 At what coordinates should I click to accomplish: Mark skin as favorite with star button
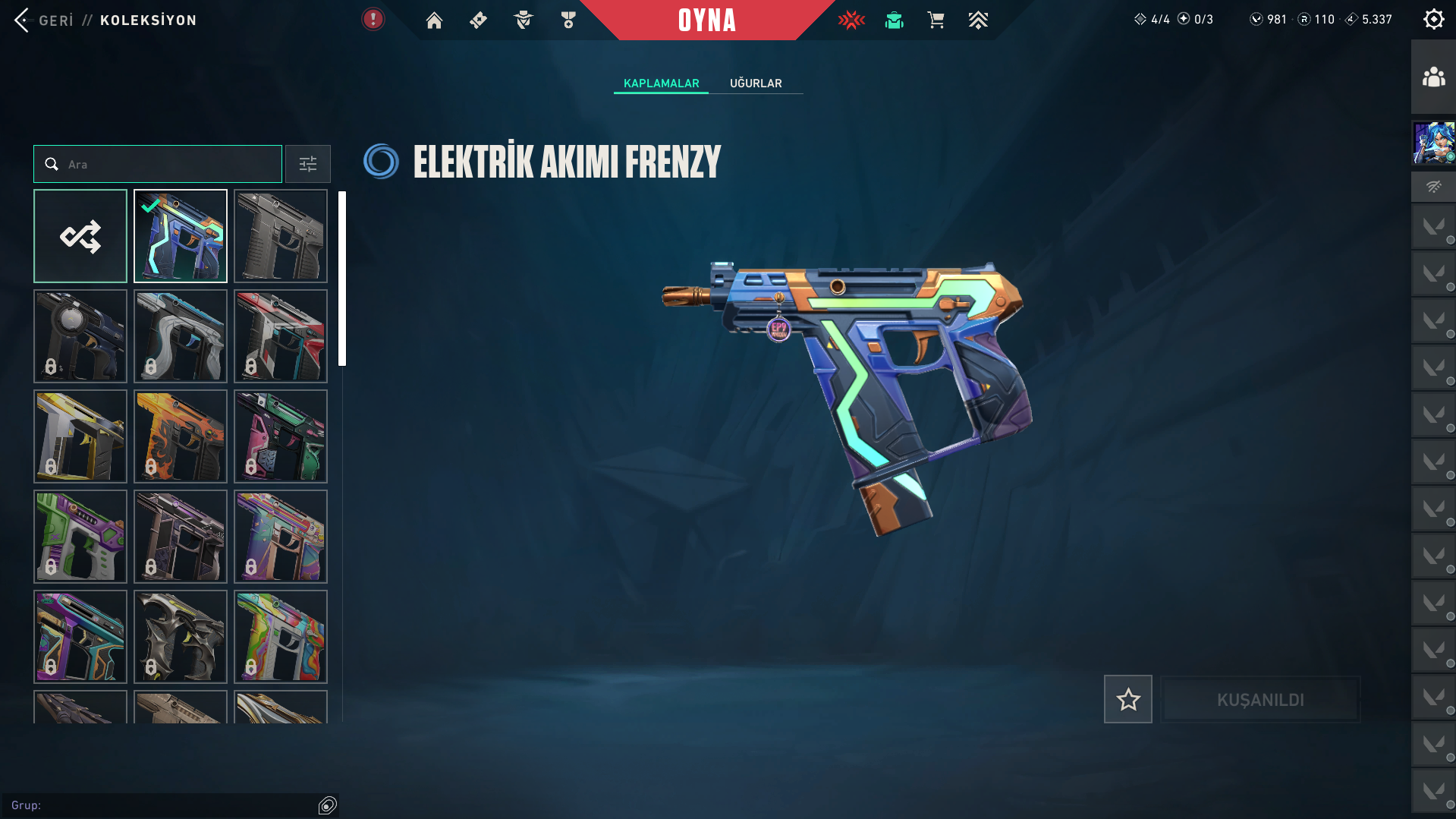point(1127,699)
